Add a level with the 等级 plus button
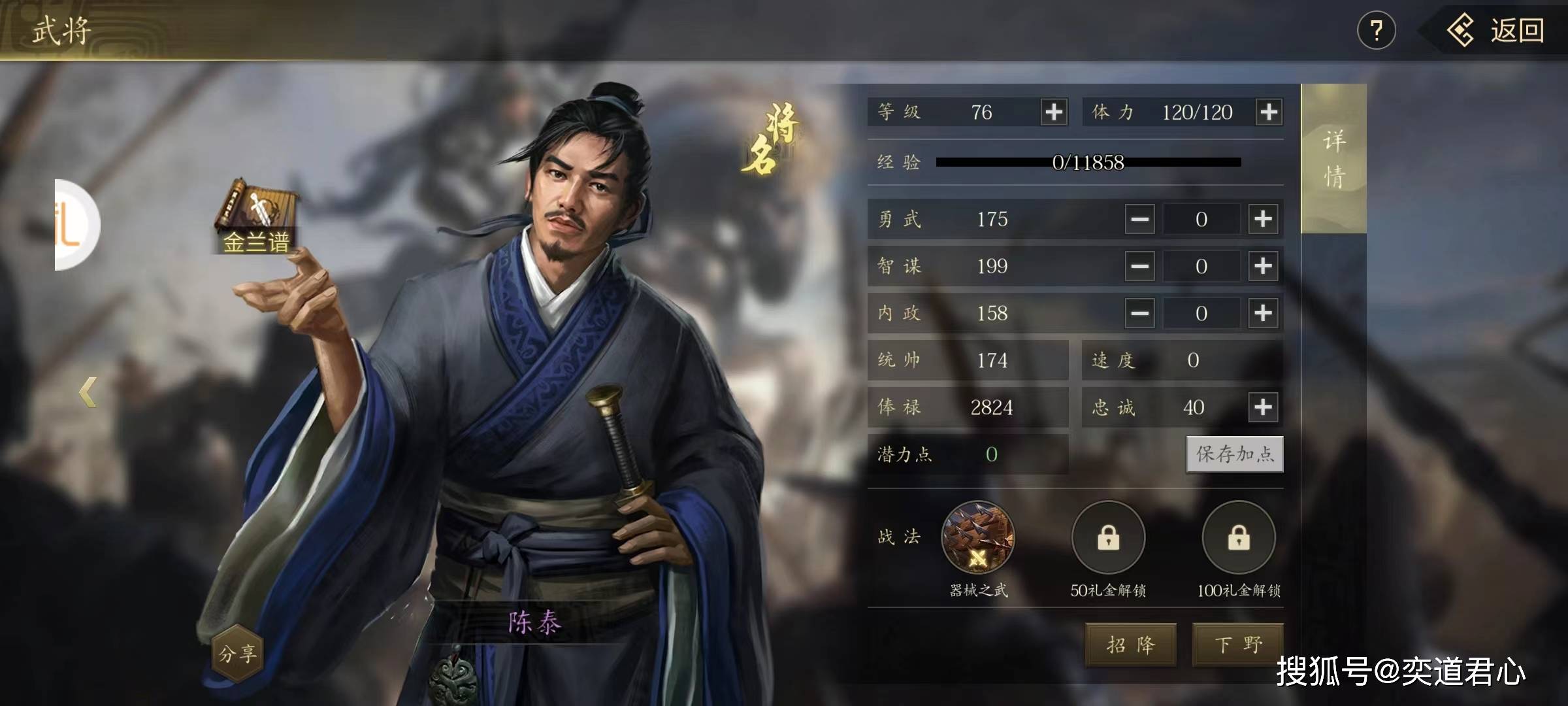Screen dimensions: 1568x706 (1054, 112)
